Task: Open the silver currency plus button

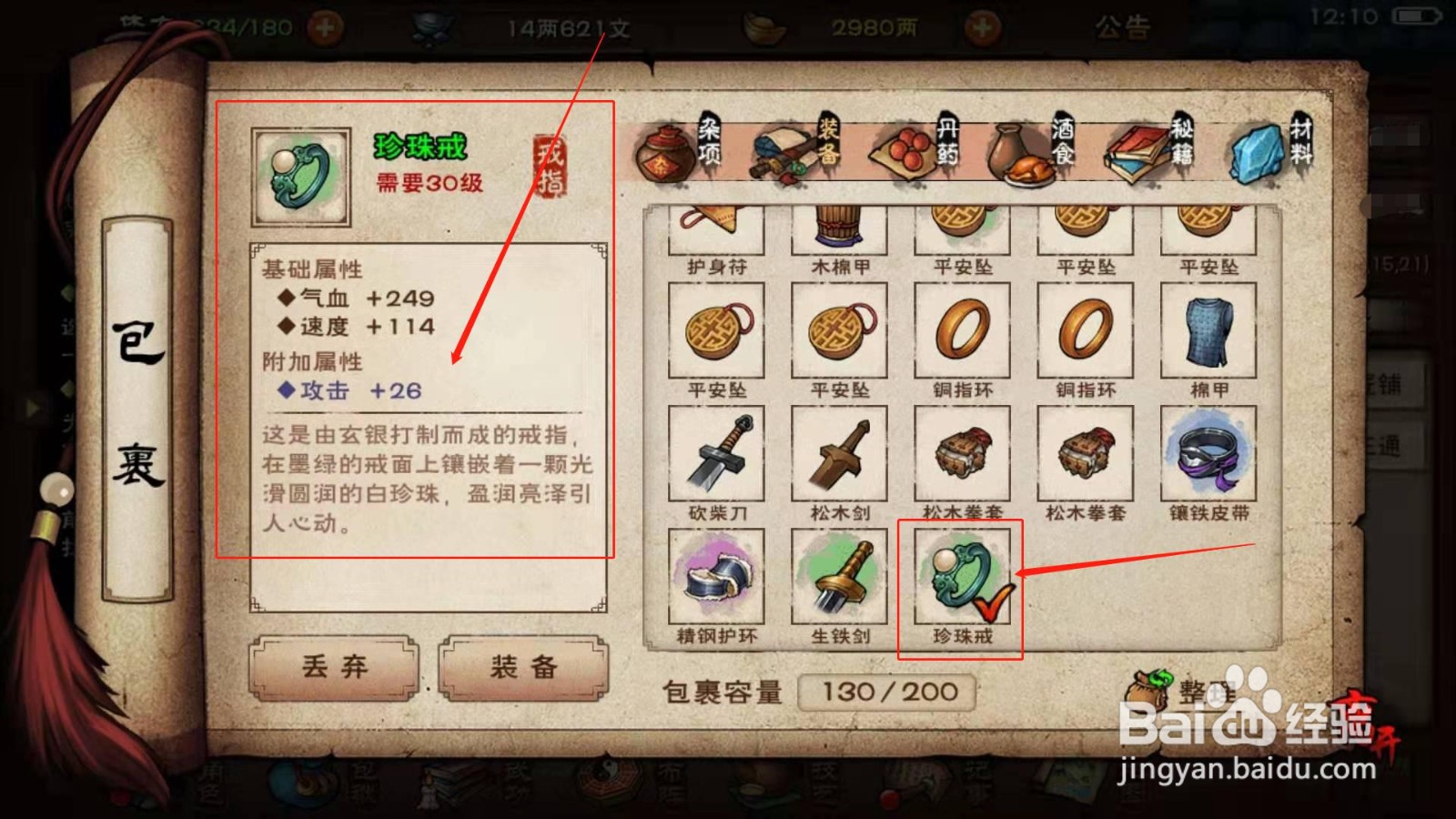Action: [983, 25]
